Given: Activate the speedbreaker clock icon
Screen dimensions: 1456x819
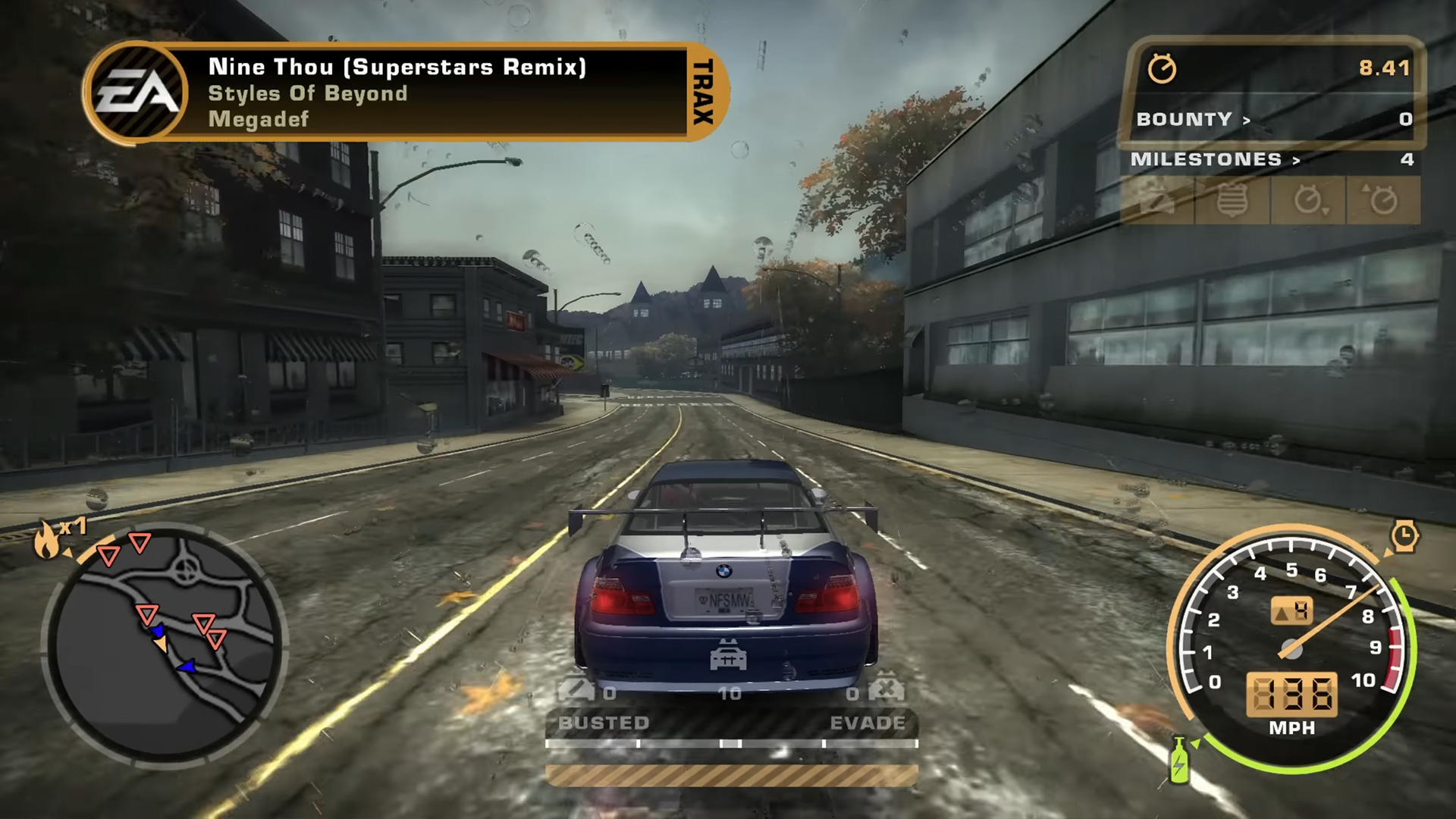Looking at the screenshot, I should (1404, 536).
